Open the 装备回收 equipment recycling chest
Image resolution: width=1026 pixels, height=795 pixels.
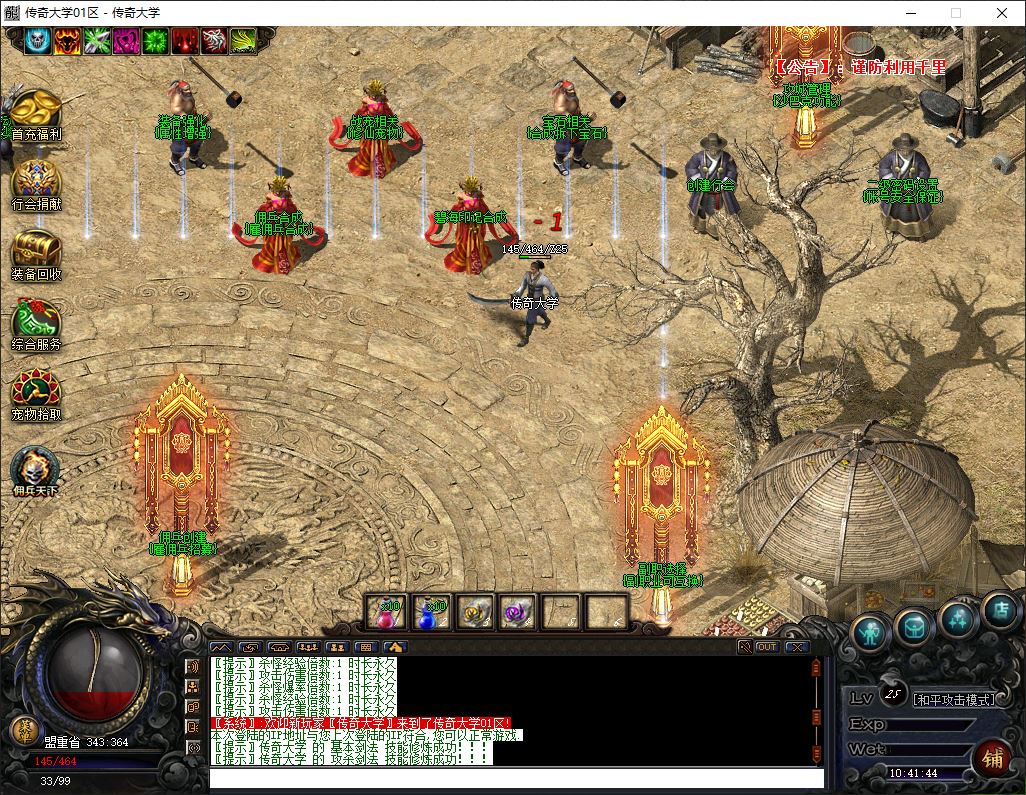[36, 250]
